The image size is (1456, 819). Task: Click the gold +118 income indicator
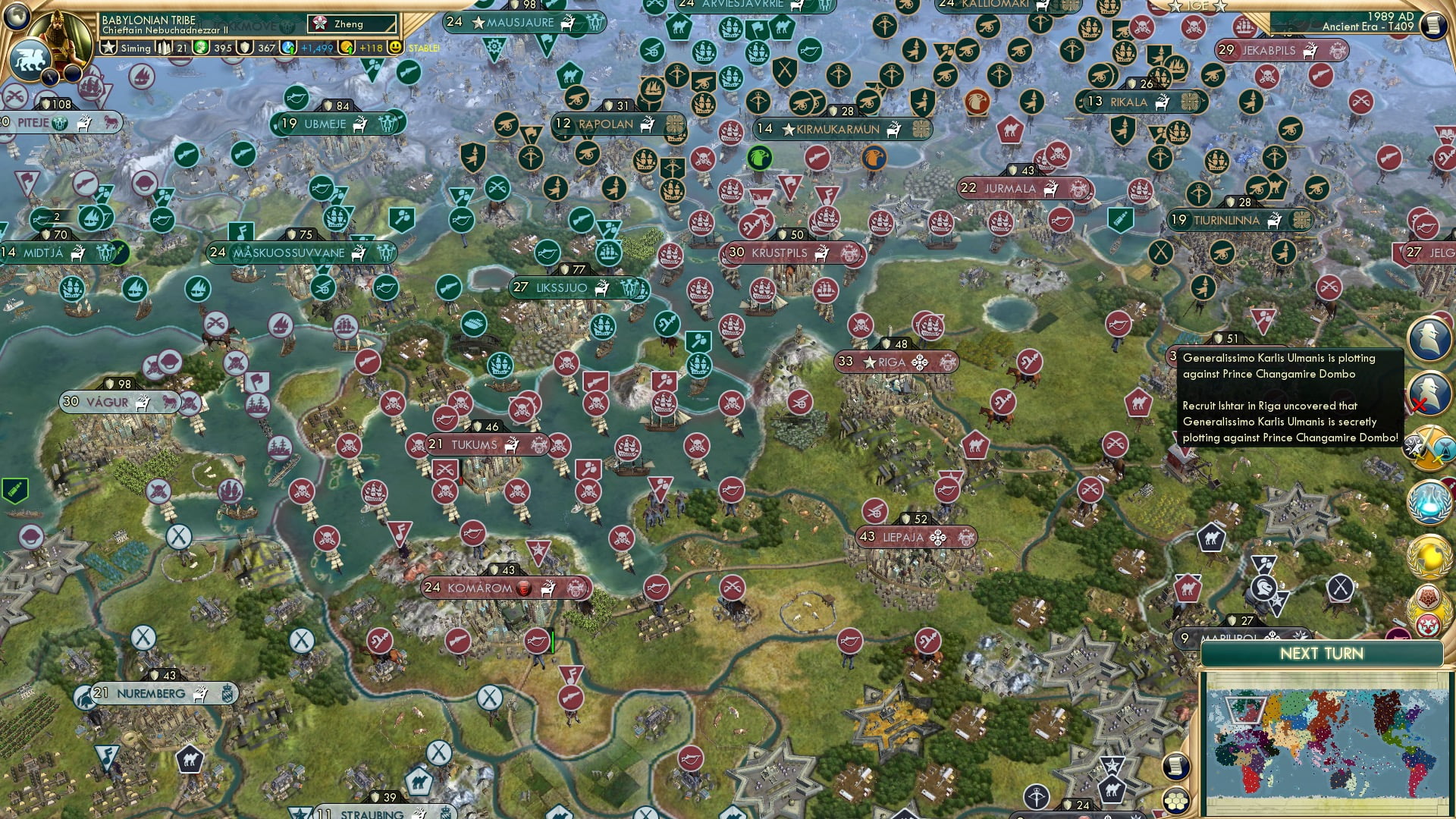pyautogui.click(x=371, y=47)
